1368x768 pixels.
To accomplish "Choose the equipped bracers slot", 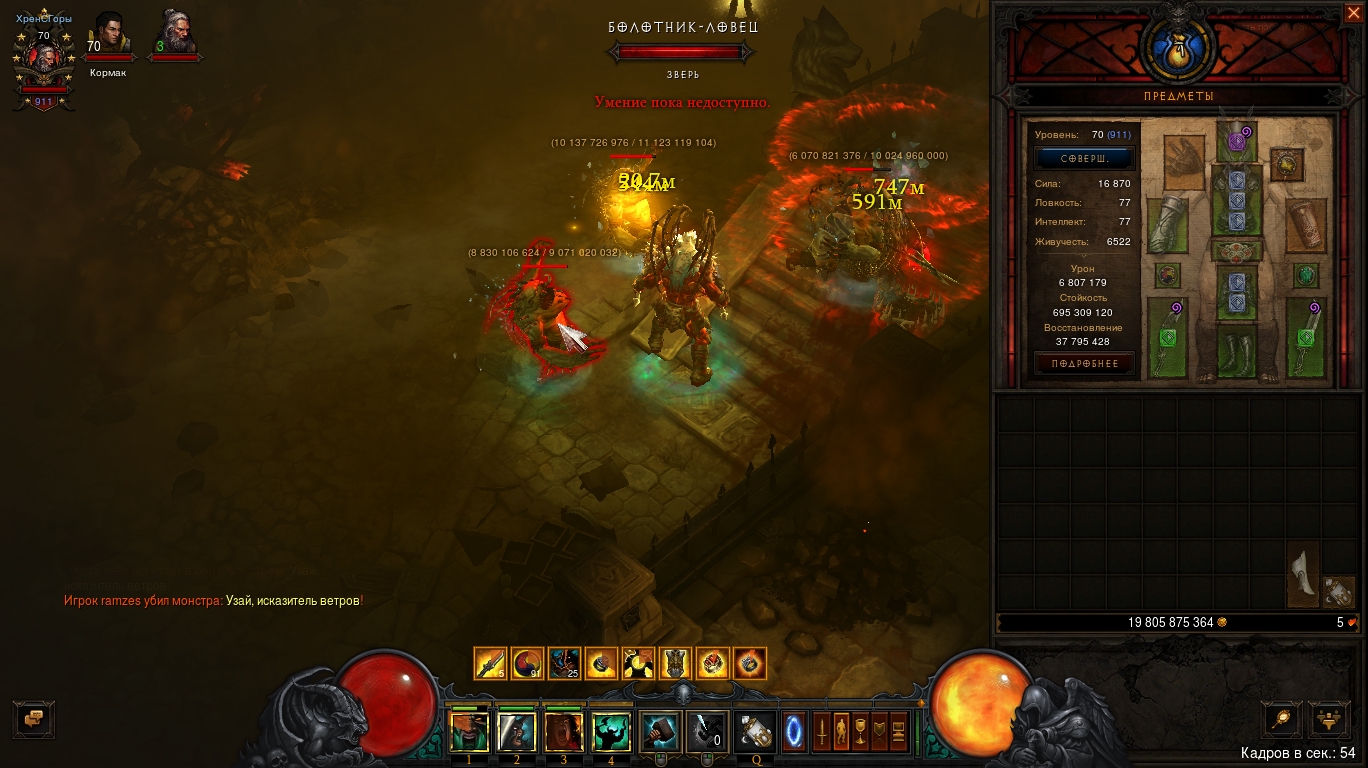I will [1307, 225].
